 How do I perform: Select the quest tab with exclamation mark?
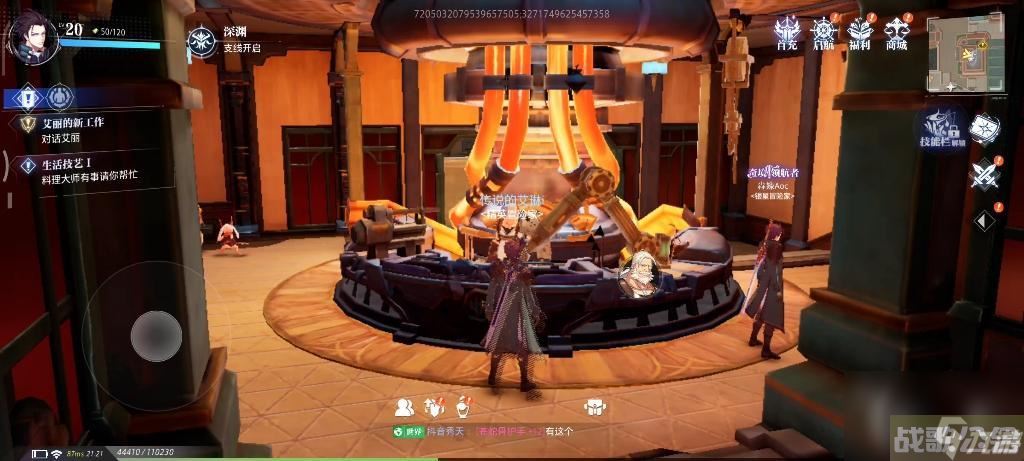[29, 97]
